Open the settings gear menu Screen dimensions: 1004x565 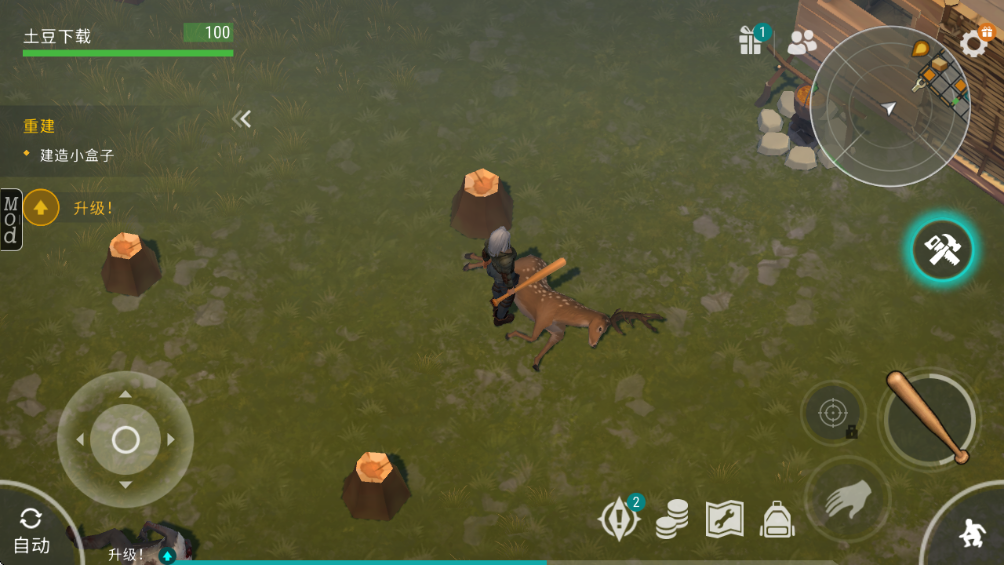[974, 42]
